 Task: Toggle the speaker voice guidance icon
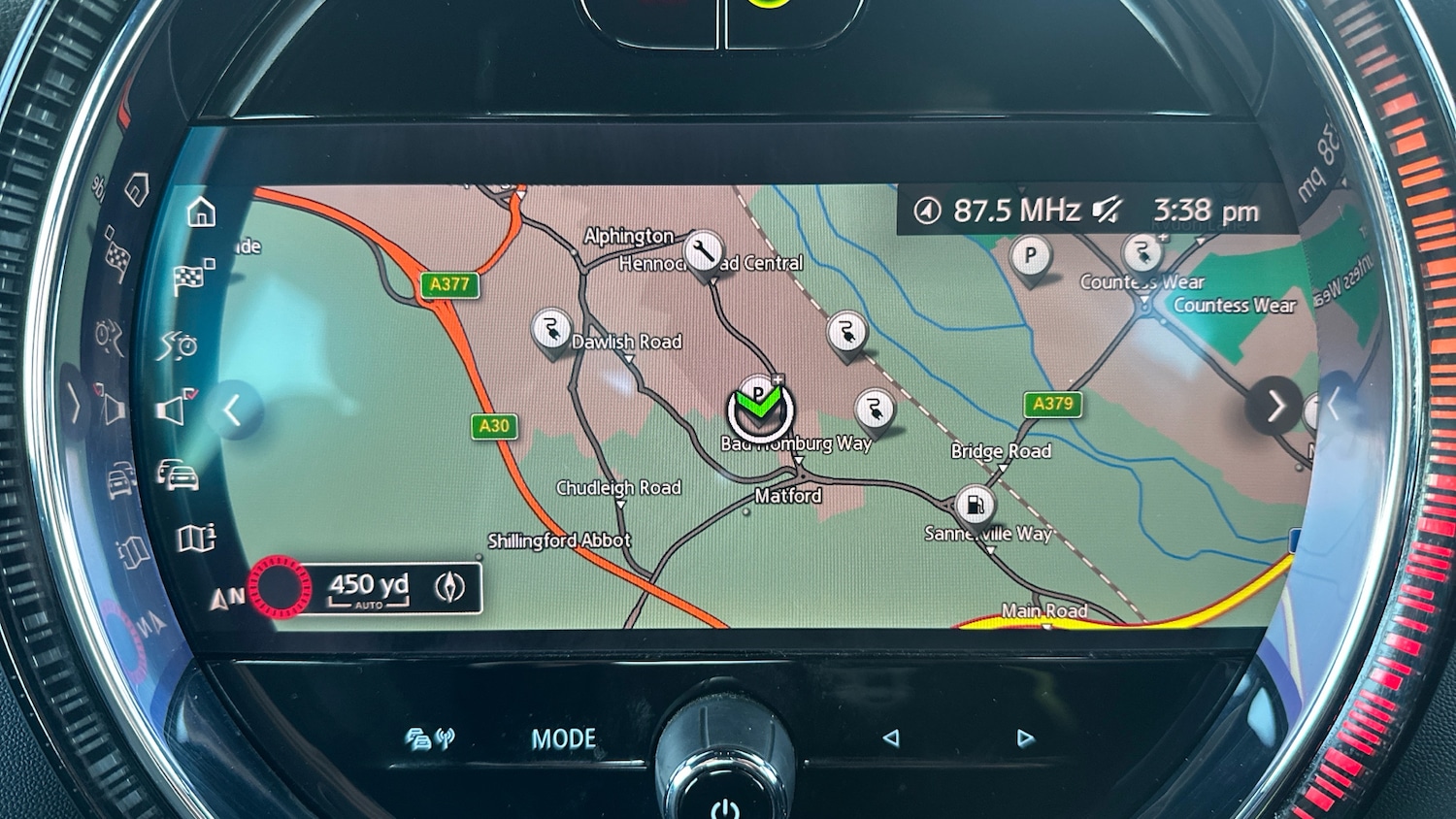[x=175, y=409]
